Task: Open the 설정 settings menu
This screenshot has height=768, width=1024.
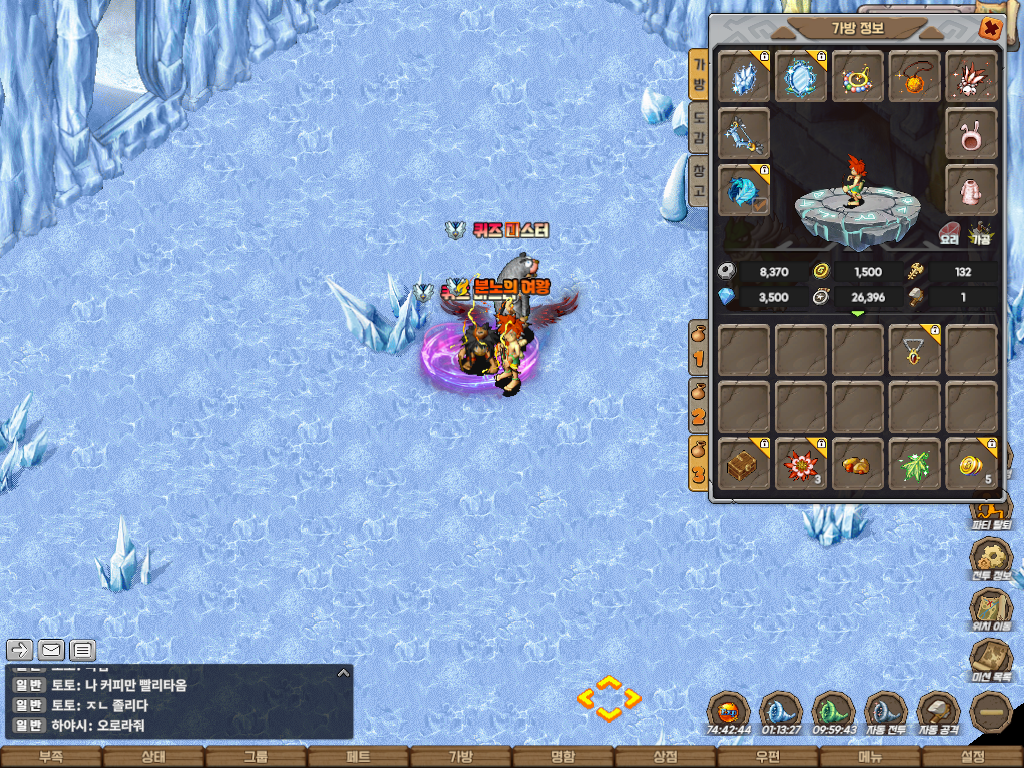Action: (972, 757)
